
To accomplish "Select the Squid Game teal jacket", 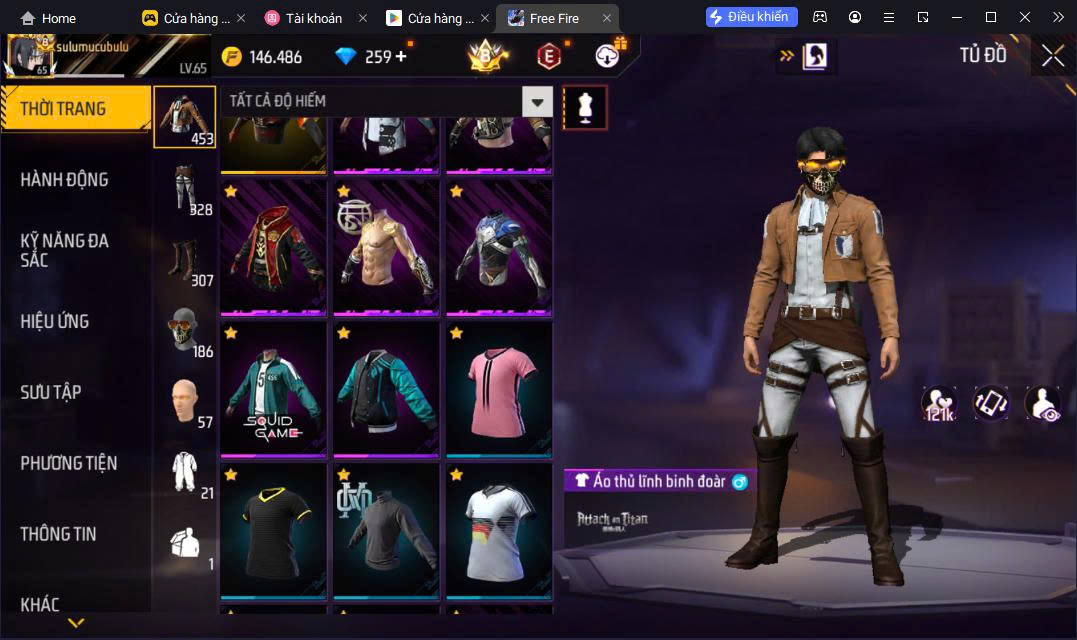I will [273, 388].
